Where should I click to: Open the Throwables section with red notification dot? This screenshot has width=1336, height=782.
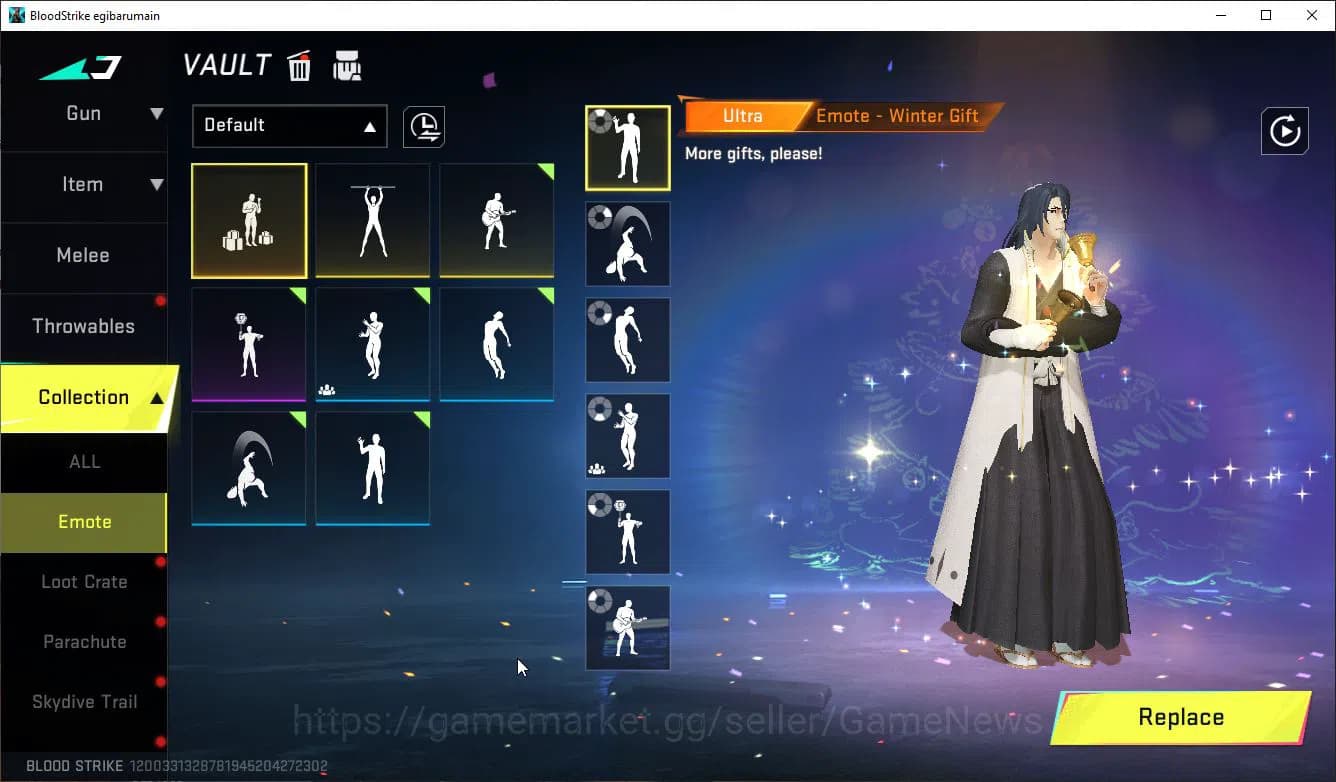pos(84,326)
